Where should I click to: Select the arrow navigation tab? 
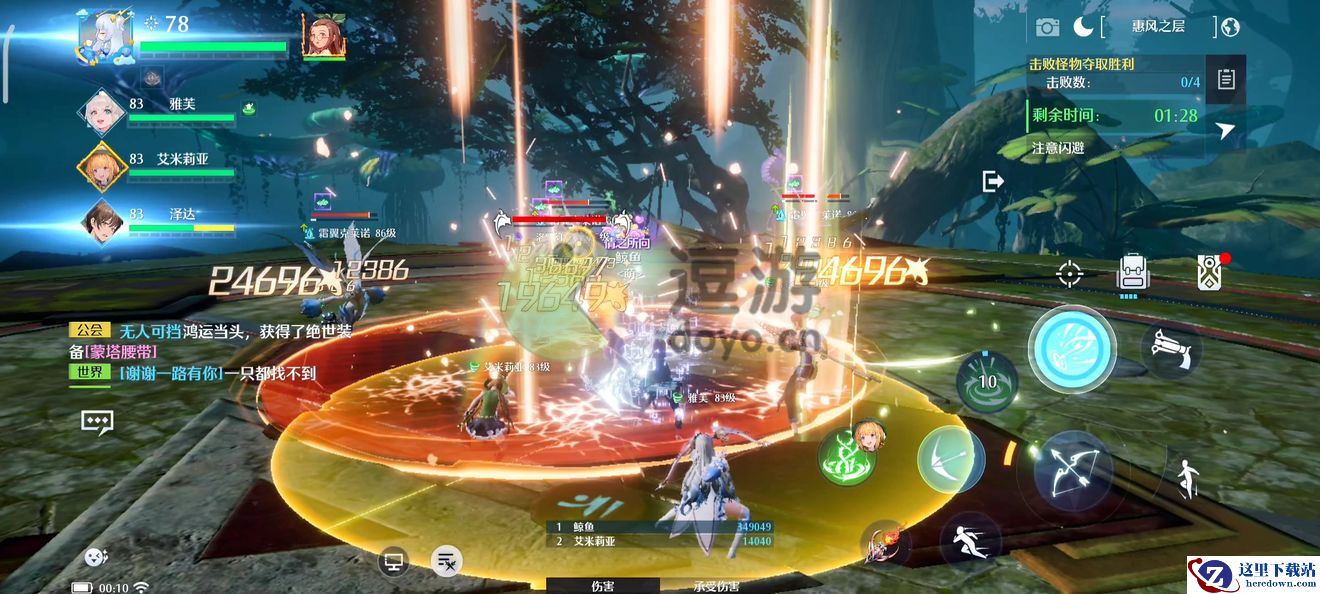click(1225, 130)
